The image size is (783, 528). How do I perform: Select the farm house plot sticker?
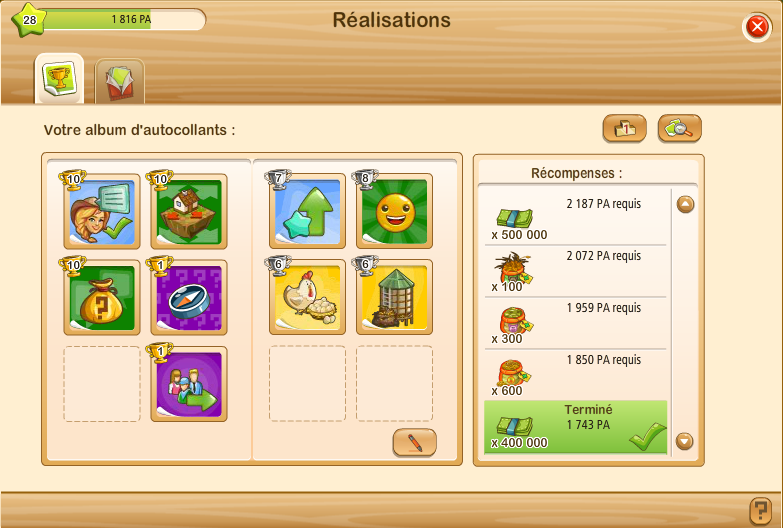click(189, 211)
